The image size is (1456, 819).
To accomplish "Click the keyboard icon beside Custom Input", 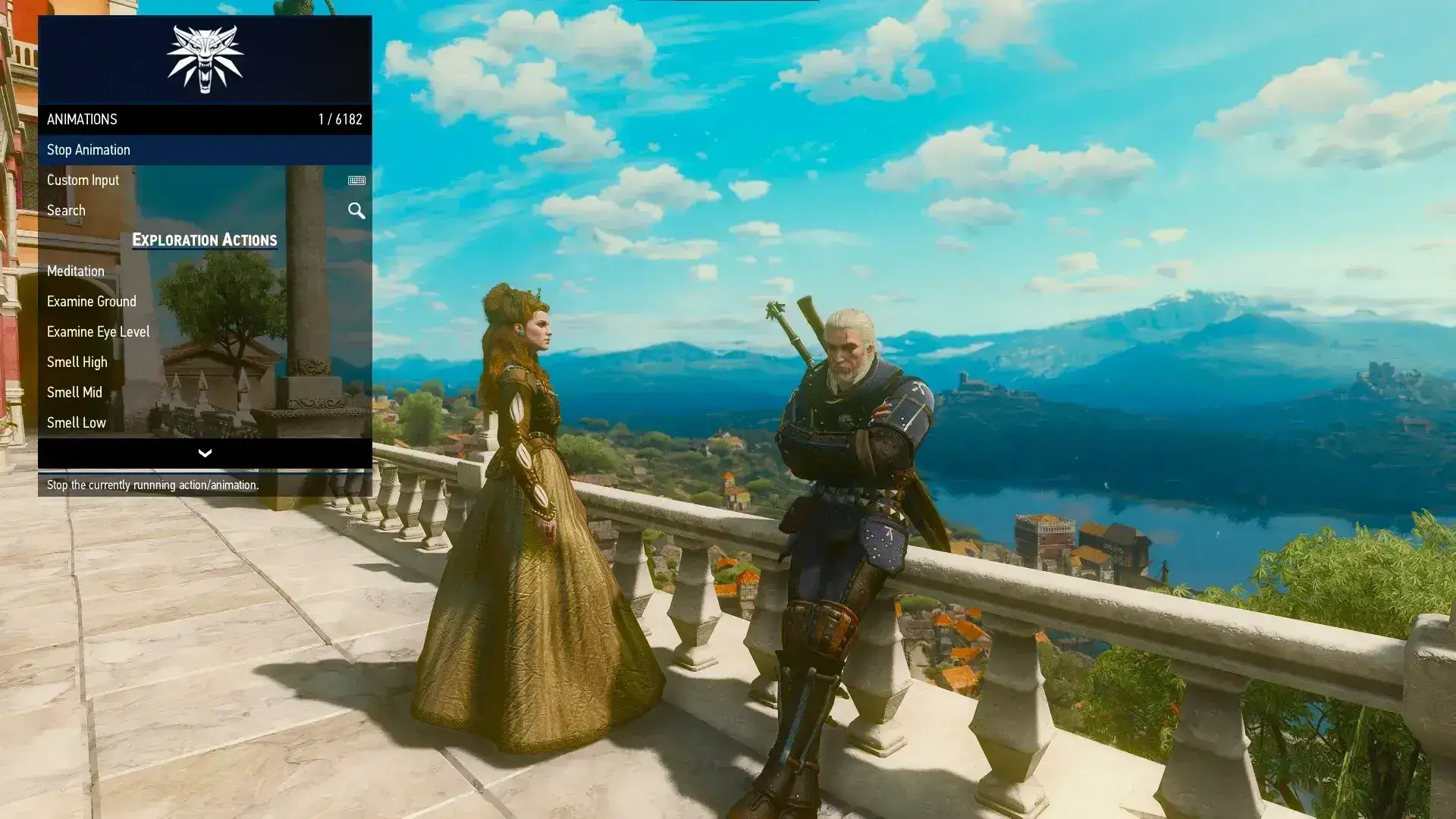I will click(x=356, y=180).
